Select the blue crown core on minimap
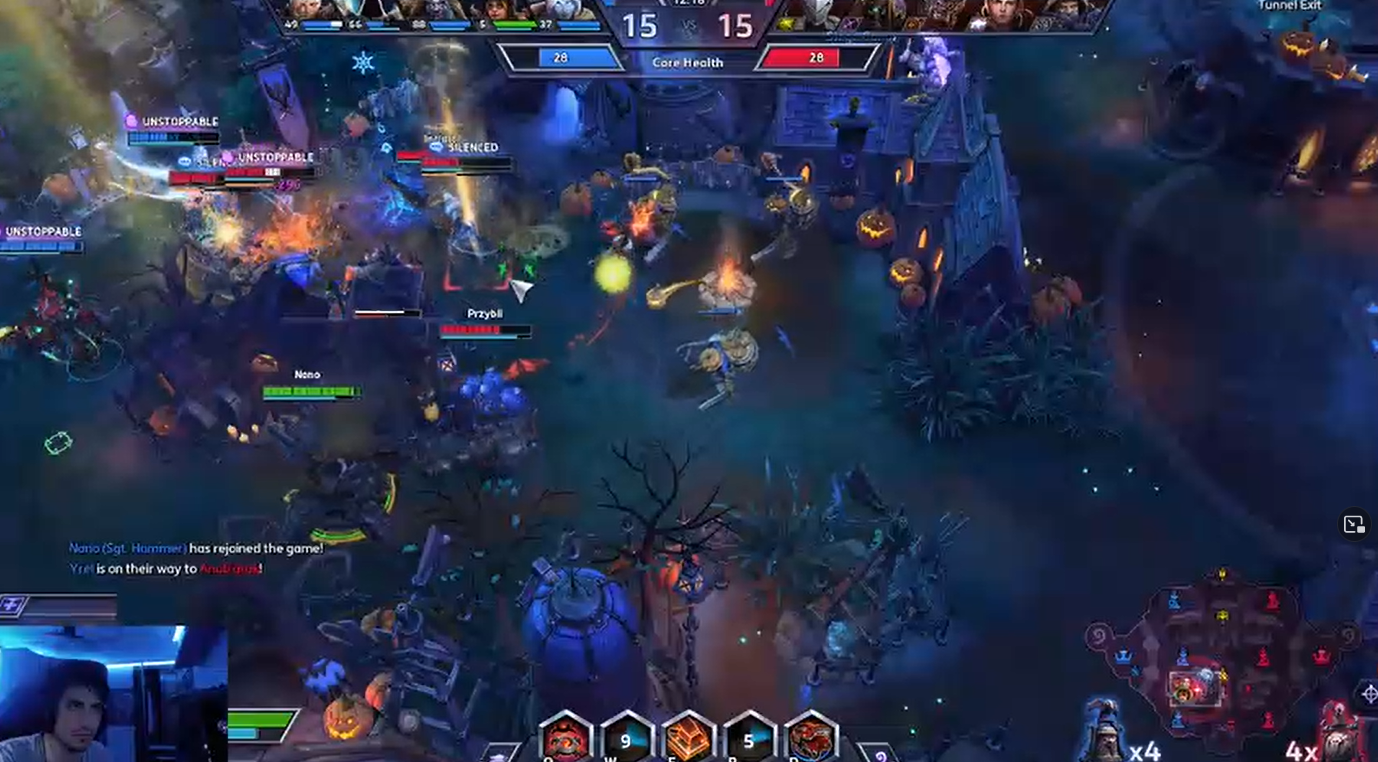The height and width of the screenshot is (762, 1378). [1123, 657]
